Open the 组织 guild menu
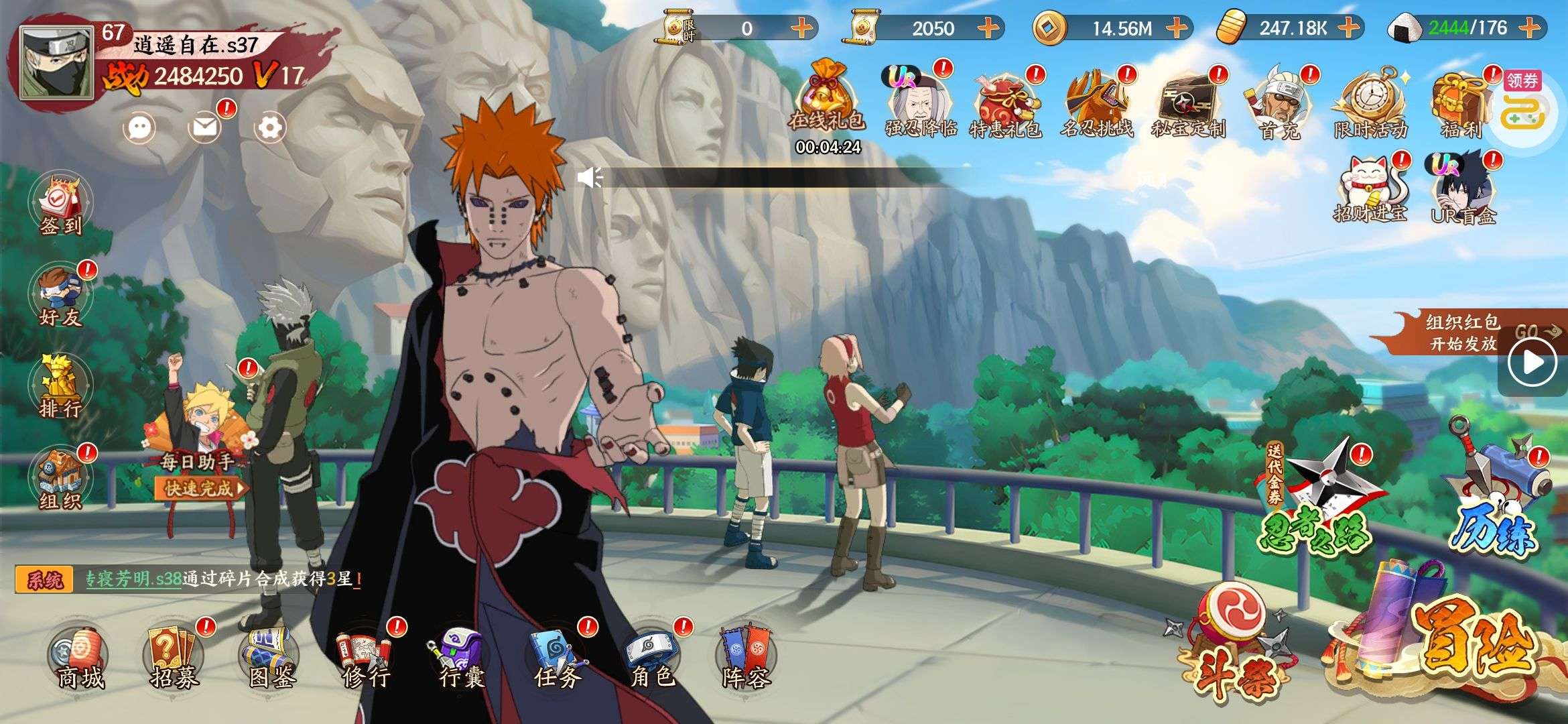 click(60, 479)
